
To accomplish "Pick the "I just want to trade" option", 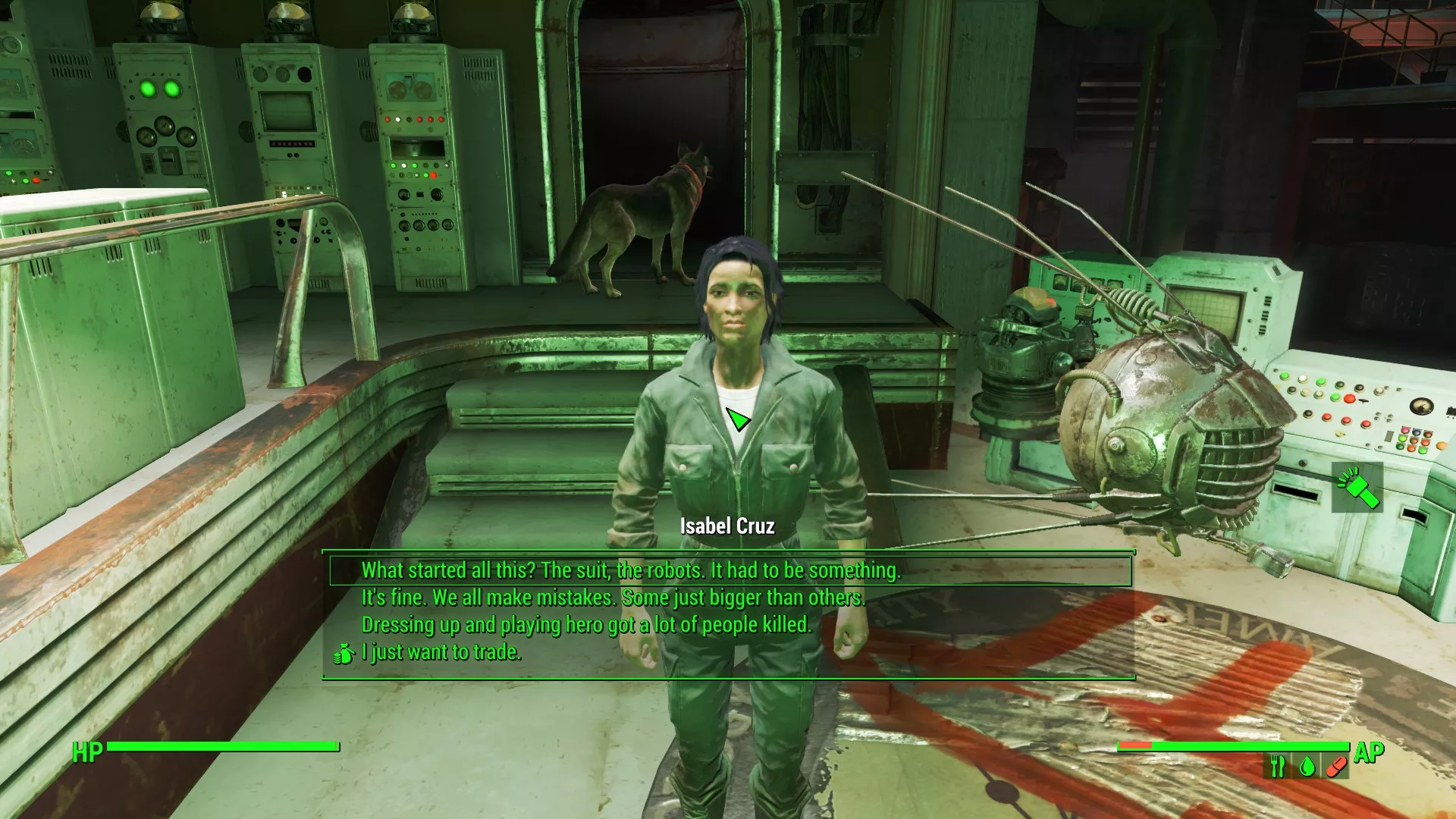I will [x=441, y=652].
